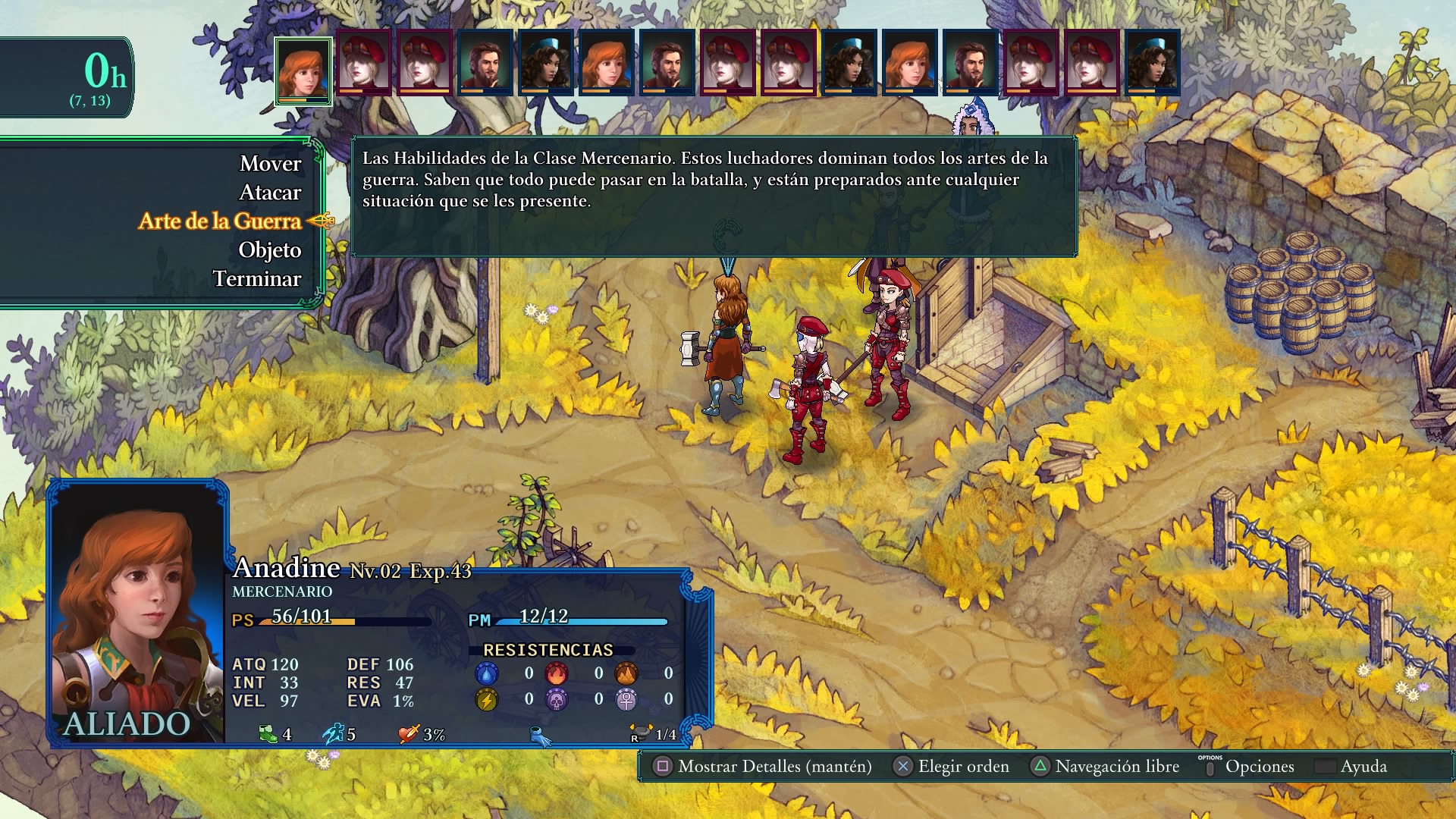Choose Atacar from the action menu
This screenshot has height=819, width=1456.
click(270, 193)
